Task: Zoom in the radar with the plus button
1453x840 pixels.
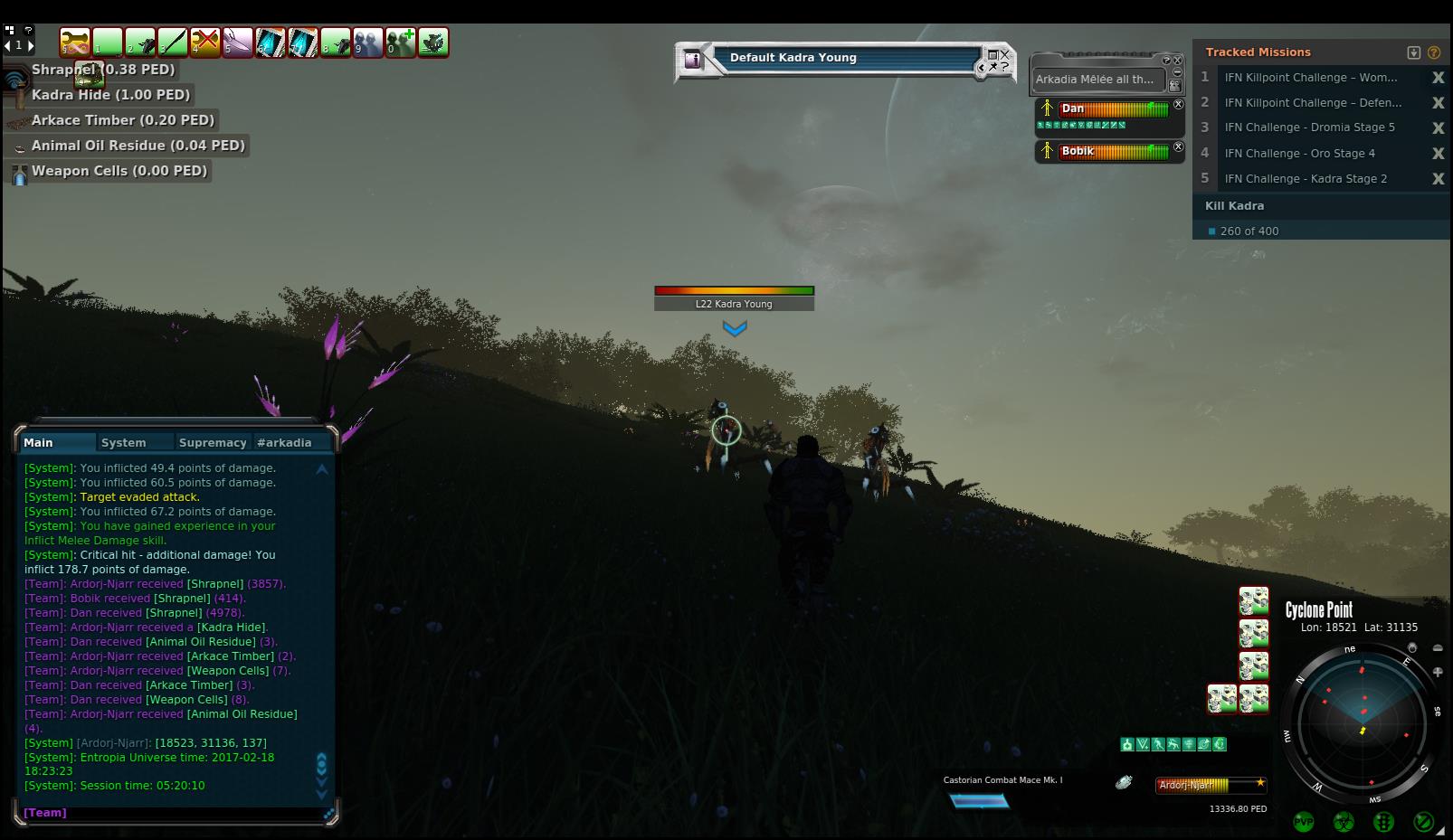Action: pyautogui.click(x=1438, y=672)
